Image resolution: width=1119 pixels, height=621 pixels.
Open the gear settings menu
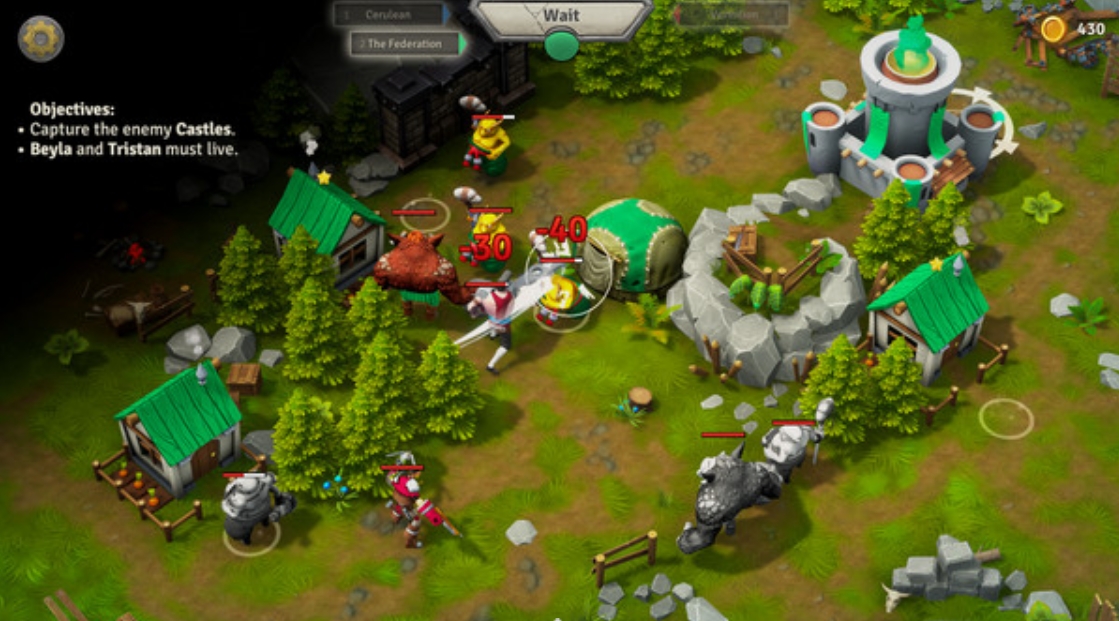(41, 39)
